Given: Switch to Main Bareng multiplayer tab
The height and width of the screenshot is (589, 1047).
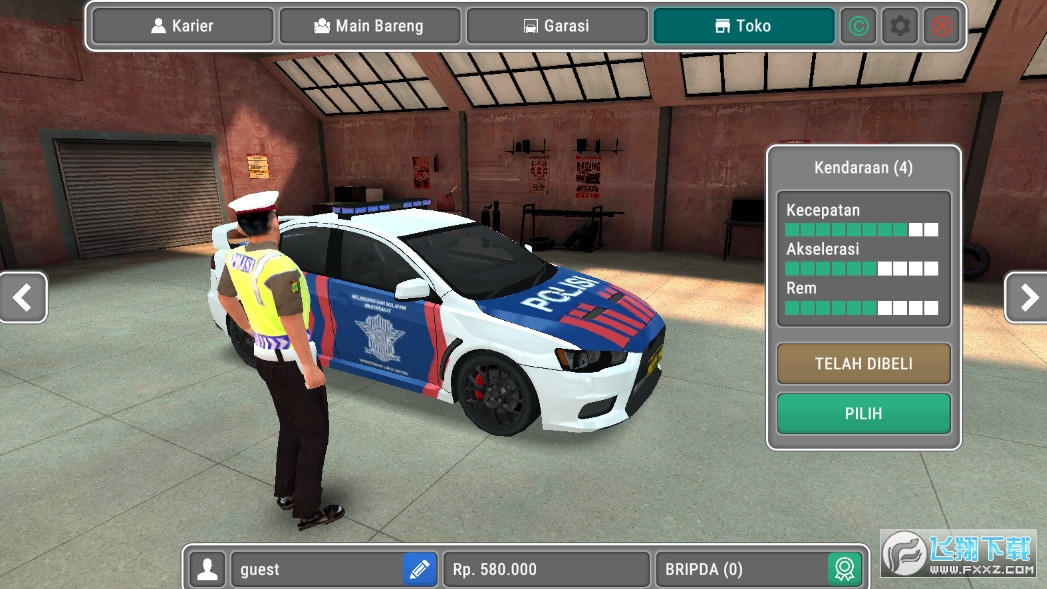Looking at the screenshot, I should 370,26.
